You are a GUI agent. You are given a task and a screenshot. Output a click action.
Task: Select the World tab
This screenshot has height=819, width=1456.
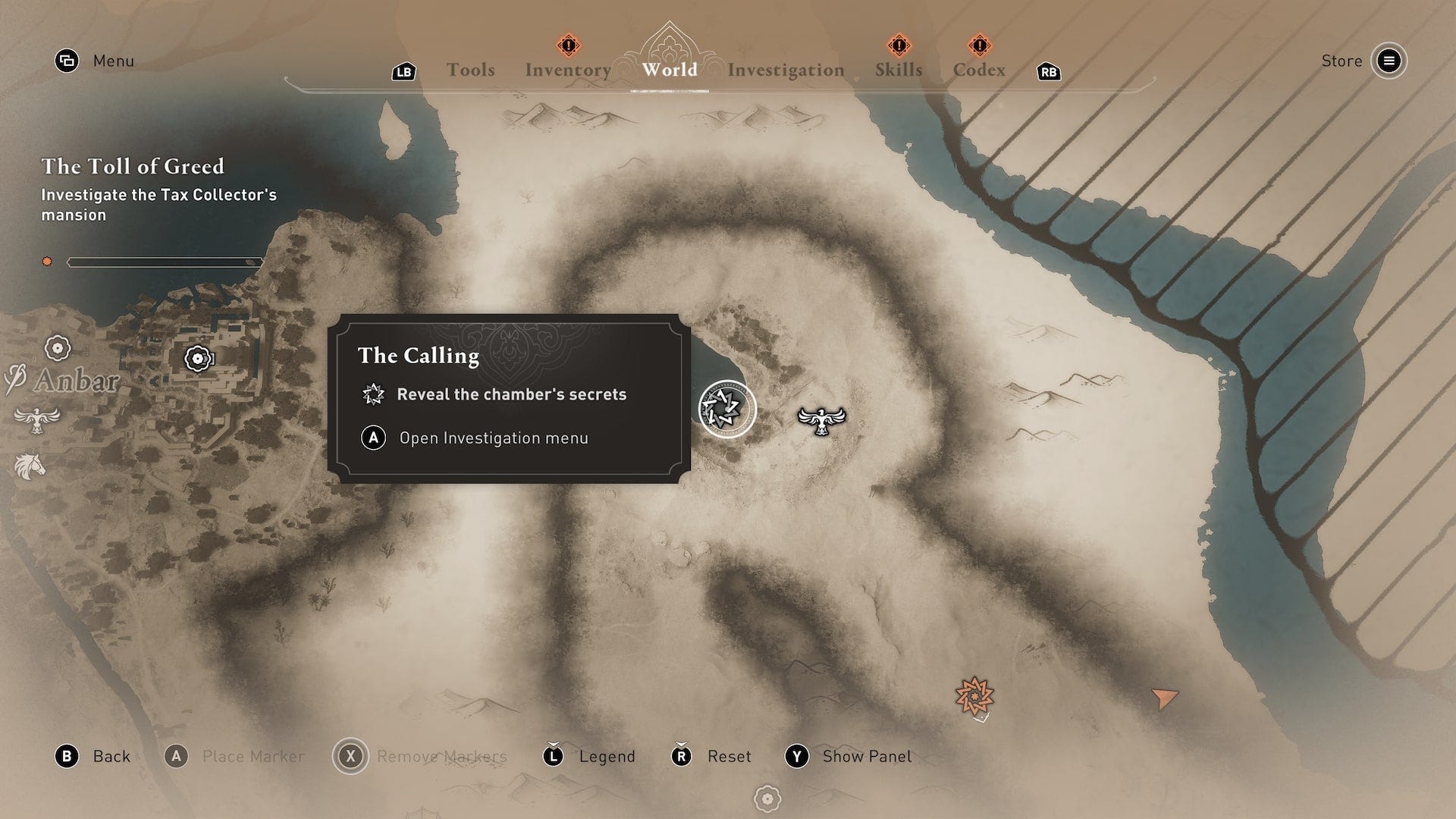[x=670, y=70]
